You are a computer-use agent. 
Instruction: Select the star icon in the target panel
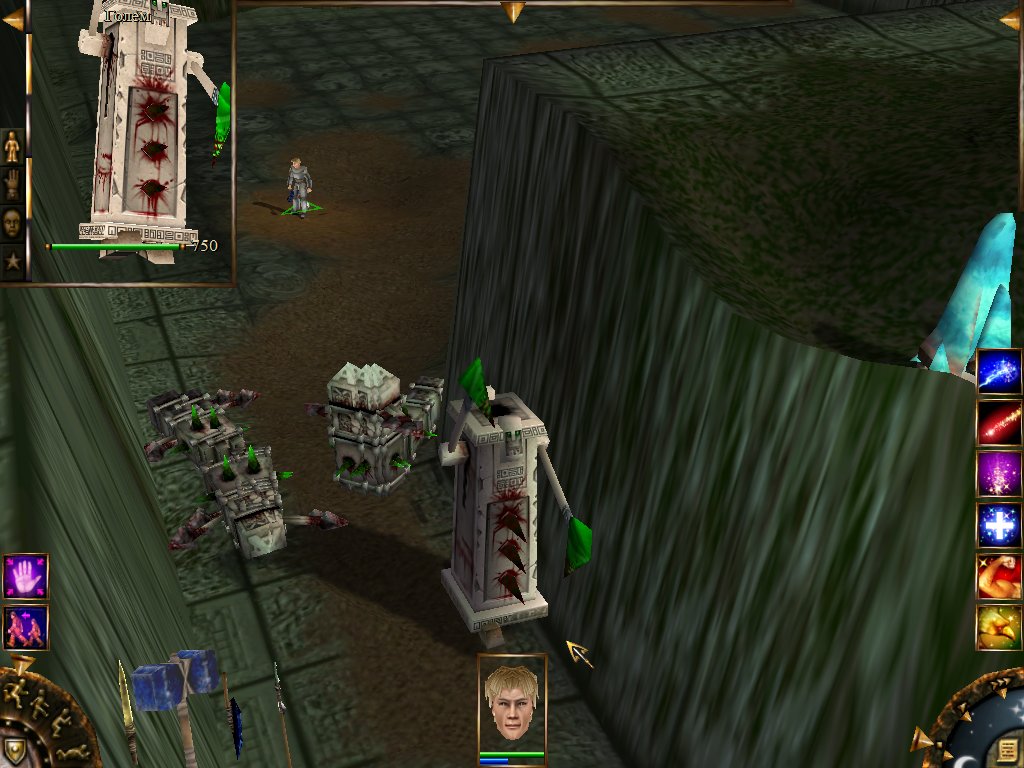[12, 260]
